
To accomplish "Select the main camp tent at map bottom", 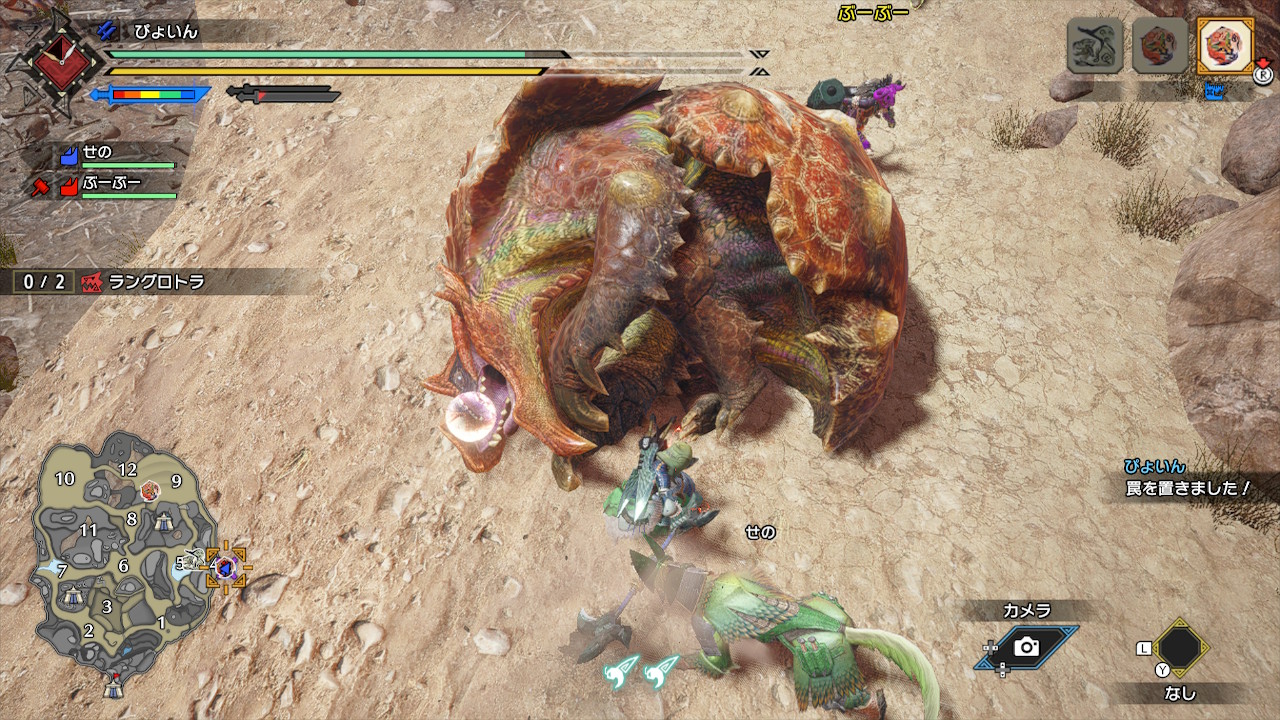I will pos(114,688).
